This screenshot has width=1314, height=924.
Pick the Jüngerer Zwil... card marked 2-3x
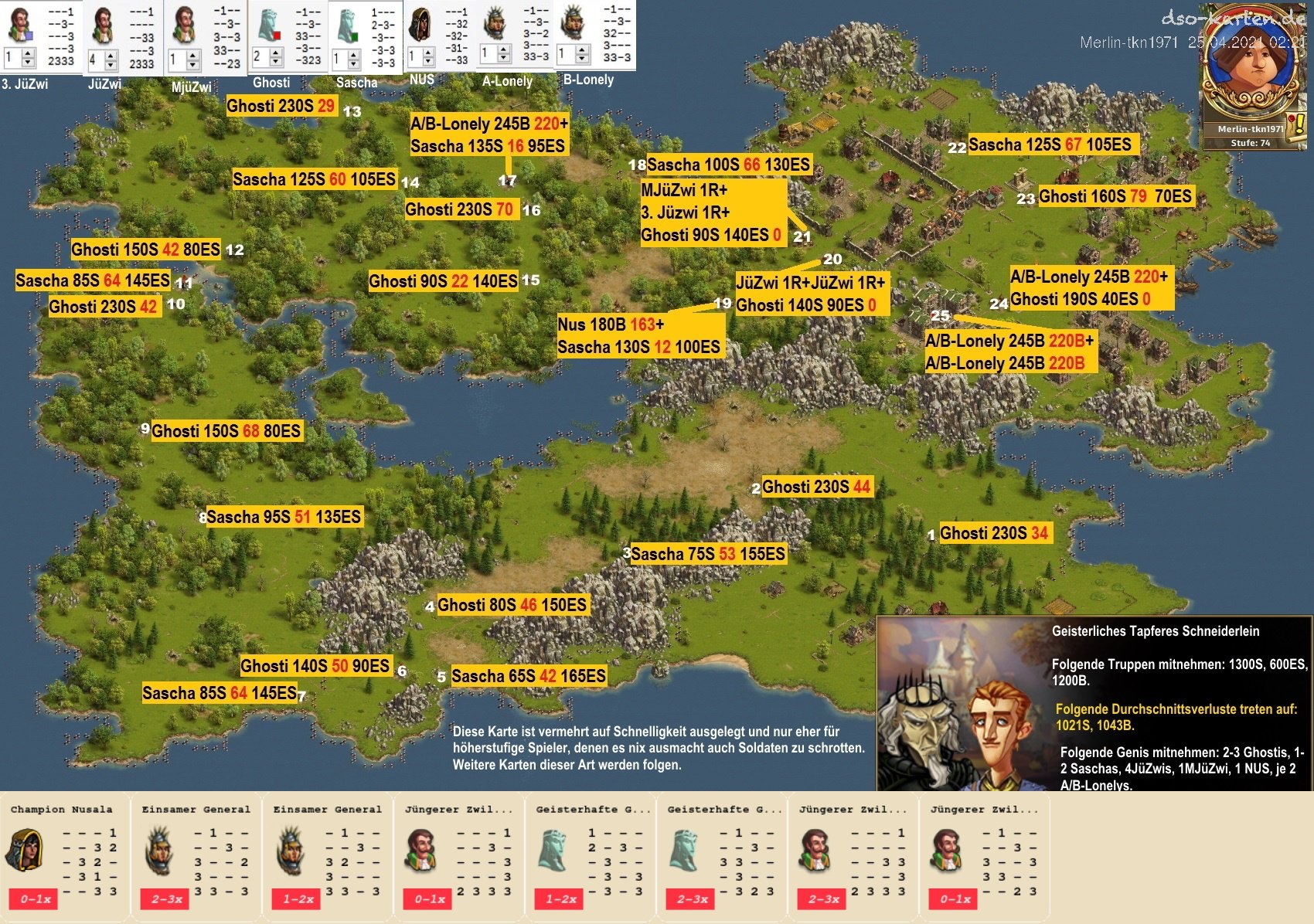coord(852,858)
